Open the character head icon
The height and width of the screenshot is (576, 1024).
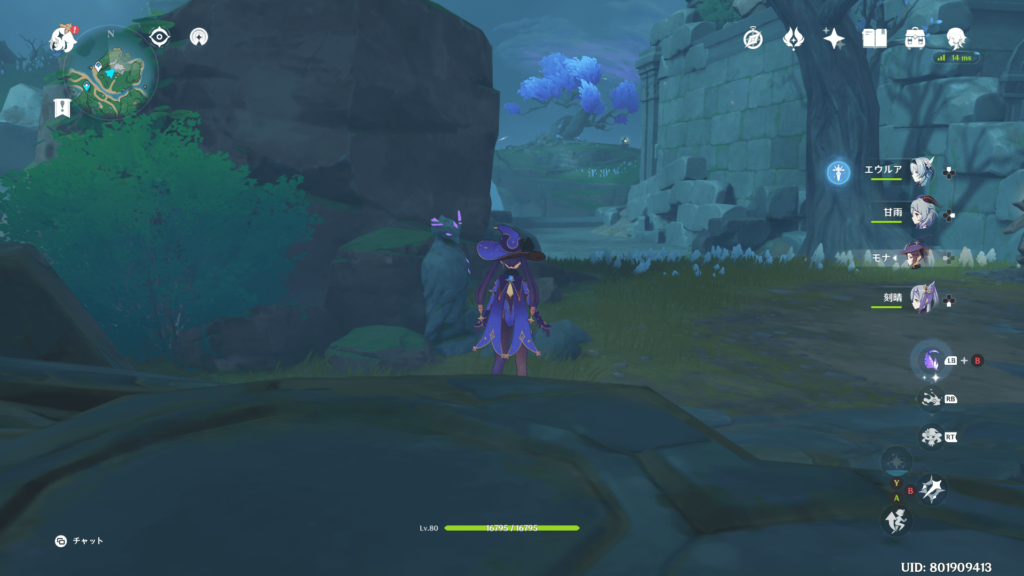[x=956, y=38]
